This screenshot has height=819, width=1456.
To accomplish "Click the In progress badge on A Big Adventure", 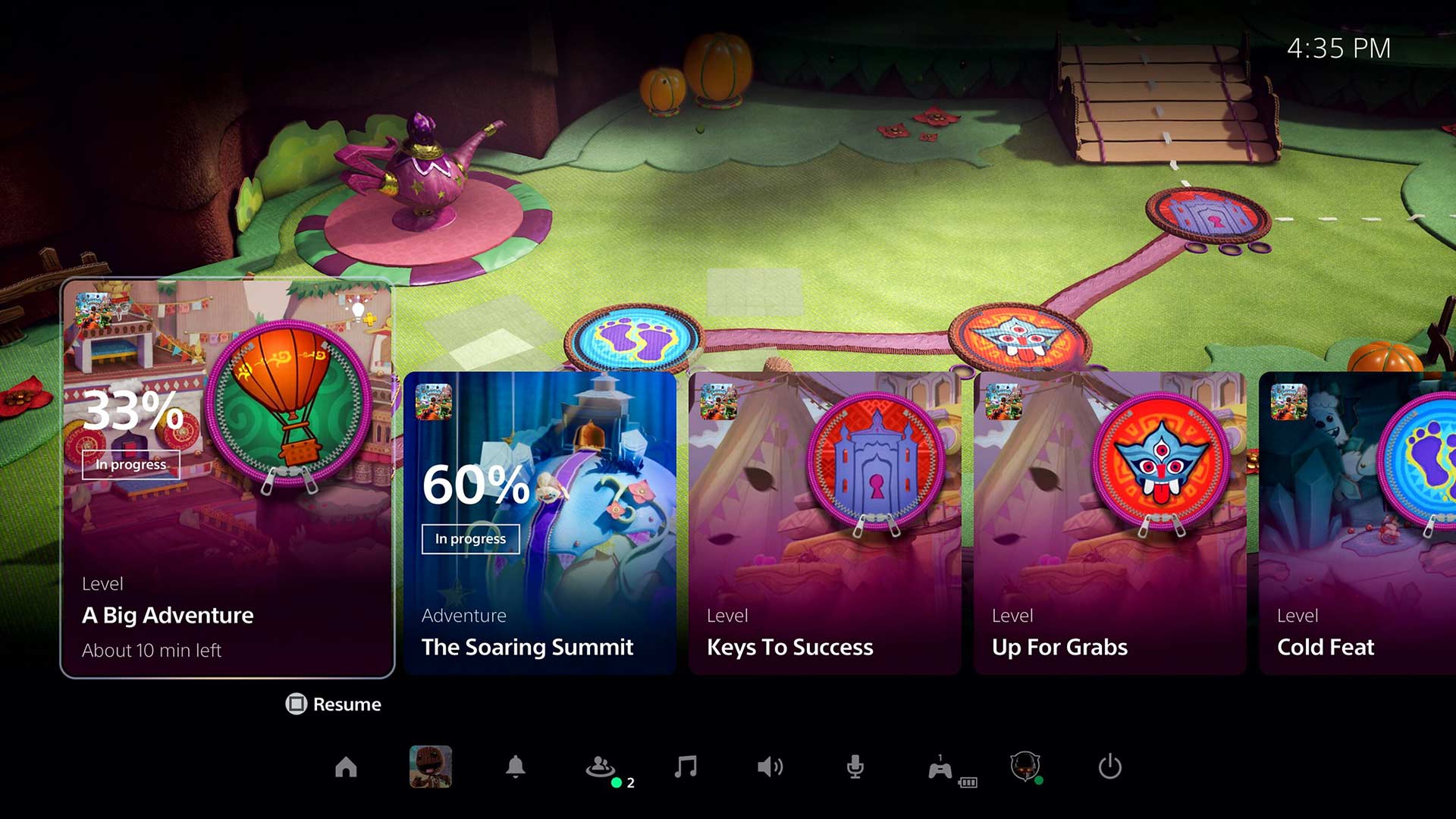I will click(x=130, y=465).
